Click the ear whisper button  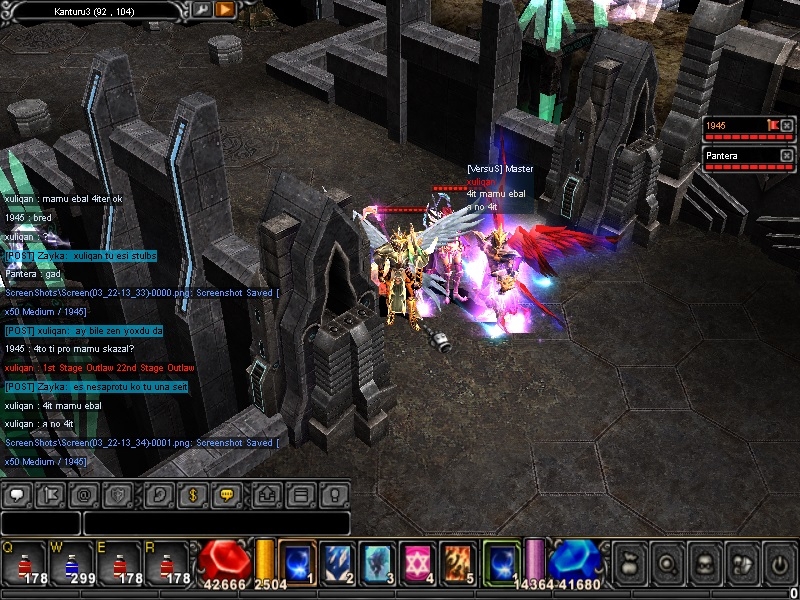(158, 494)
